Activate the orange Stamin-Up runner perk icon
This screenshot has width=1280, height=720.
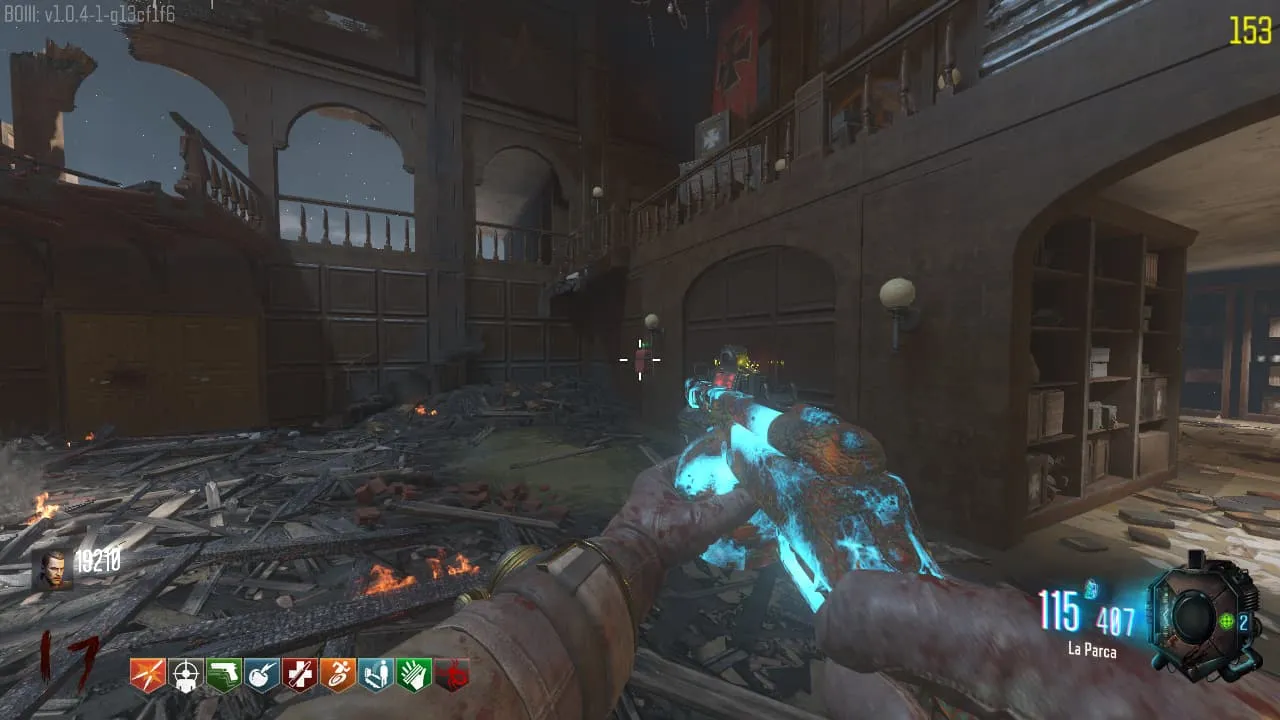(338, 675)
